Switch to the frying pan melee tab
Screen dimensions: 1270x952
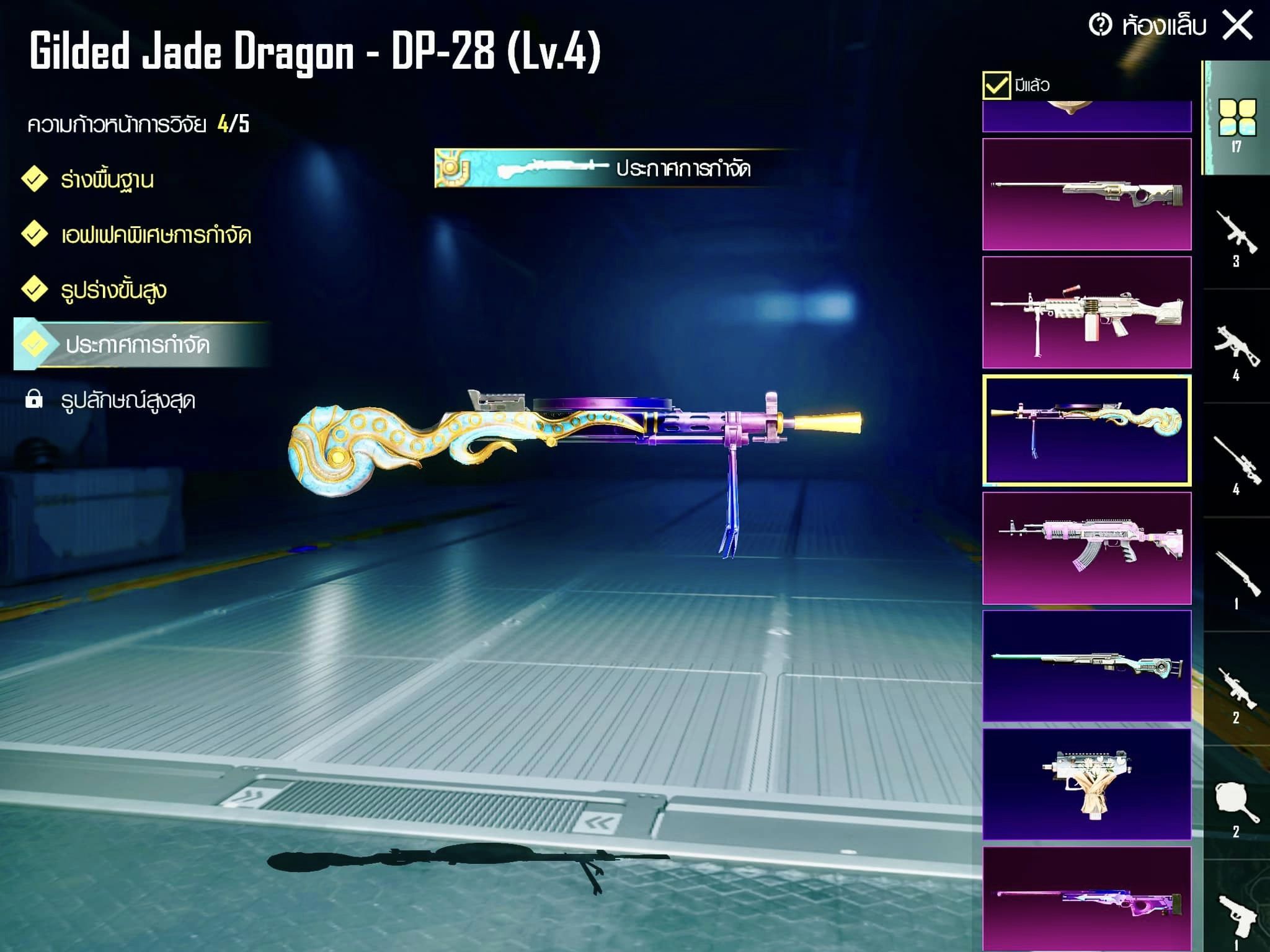click(x=1237, y=807)
